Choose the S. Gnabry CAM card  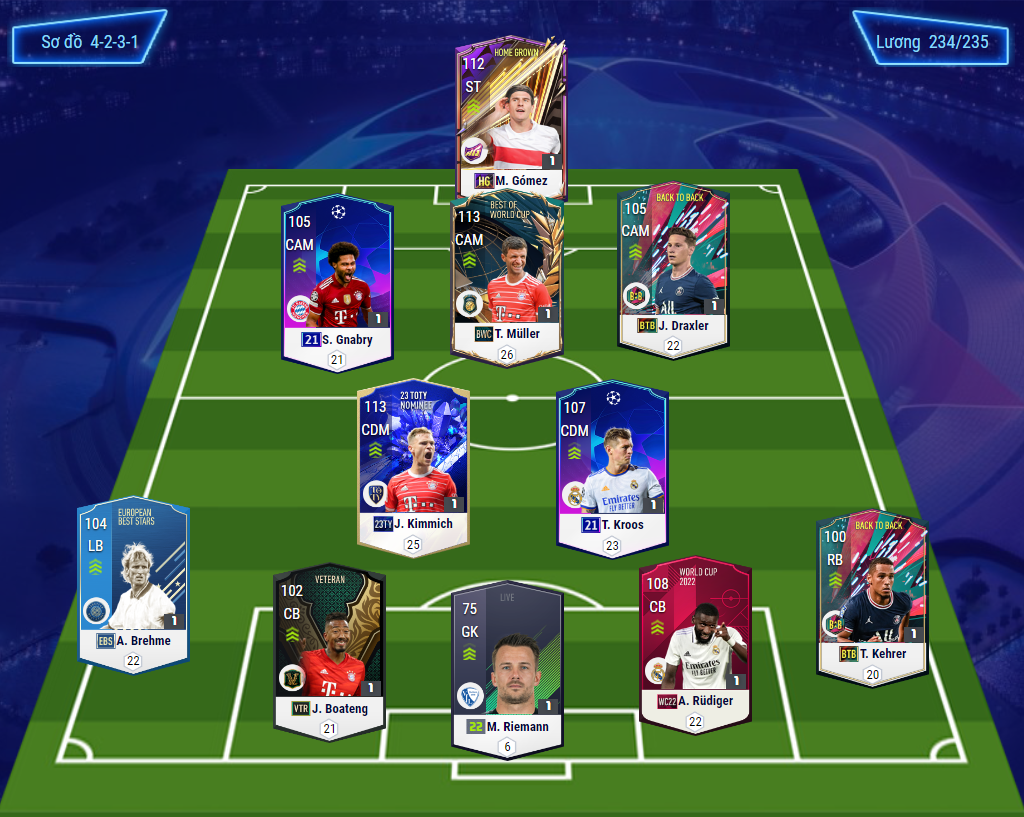tap(337, 280)
